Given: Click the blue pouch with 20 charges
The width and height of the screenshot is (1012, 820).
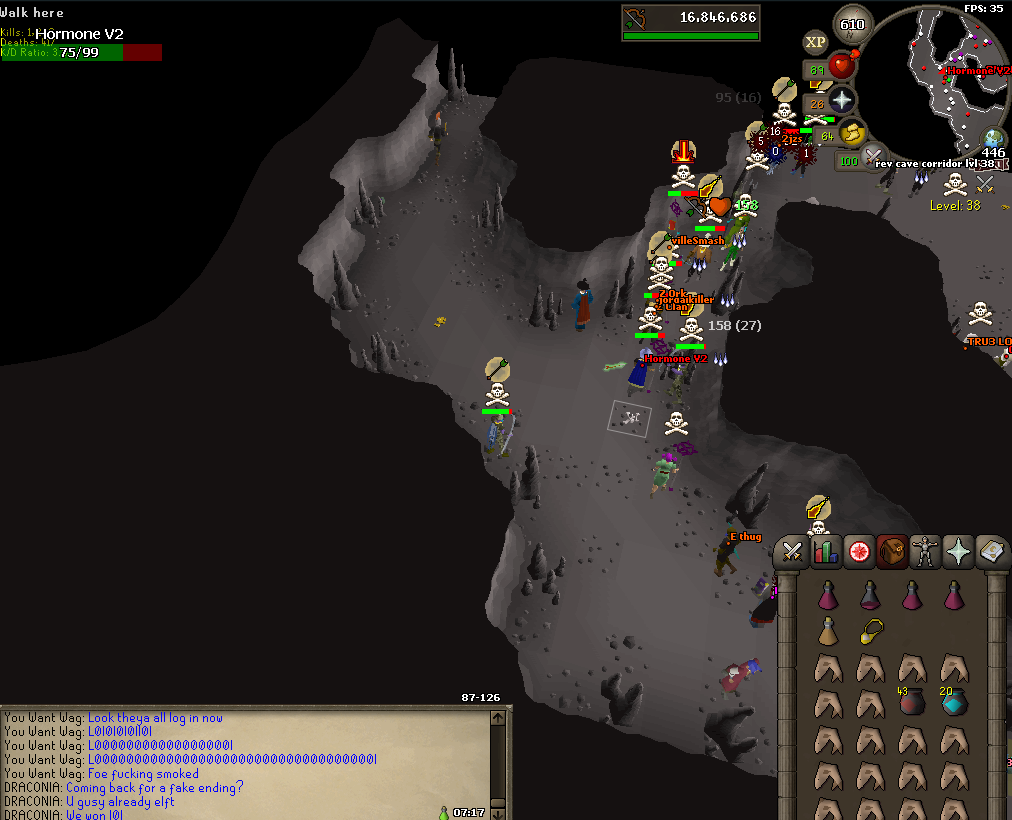Looking at the screenshot, I should pyautogui.click(x=955, y=701).
